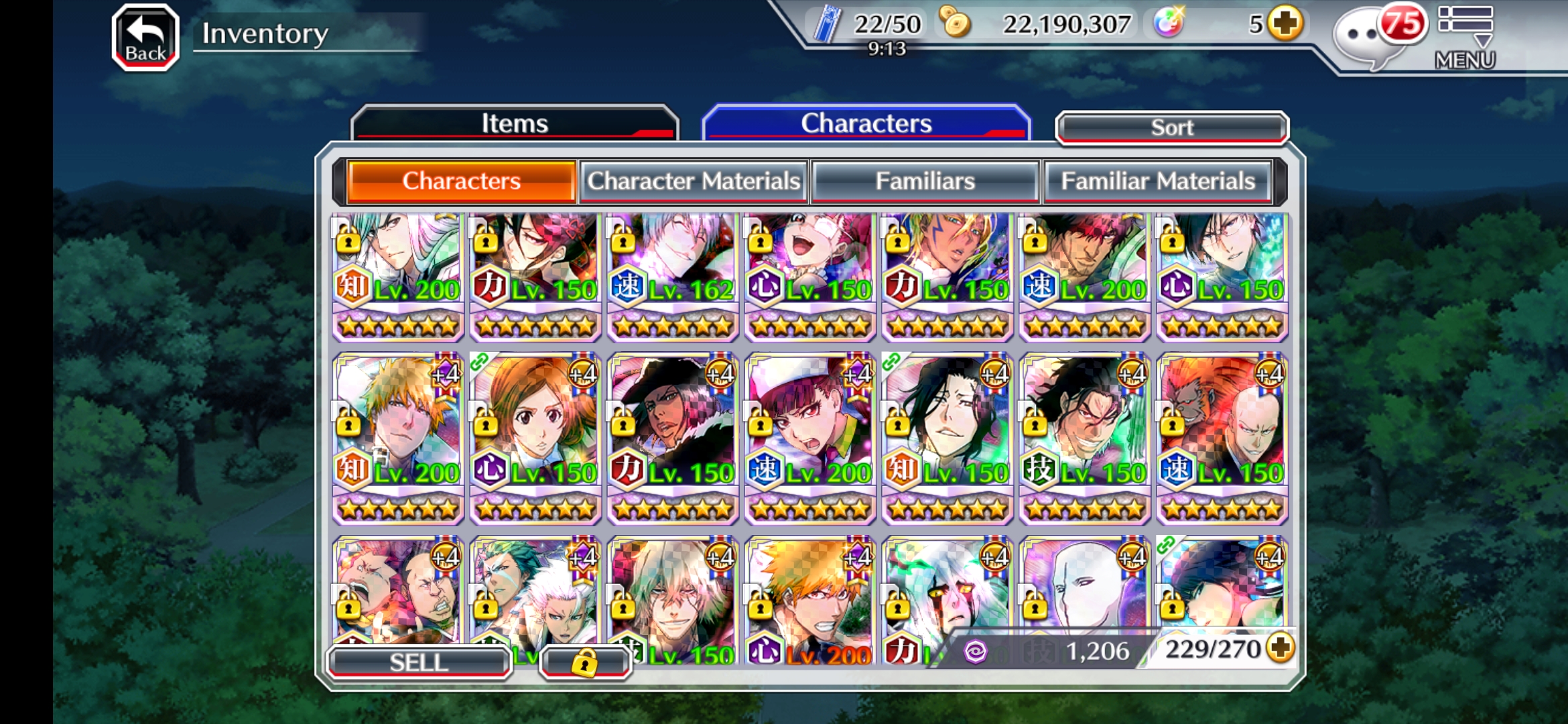The image size is (1568, 724).
Task: Switch to the Items tab
Action: (515, 123)
